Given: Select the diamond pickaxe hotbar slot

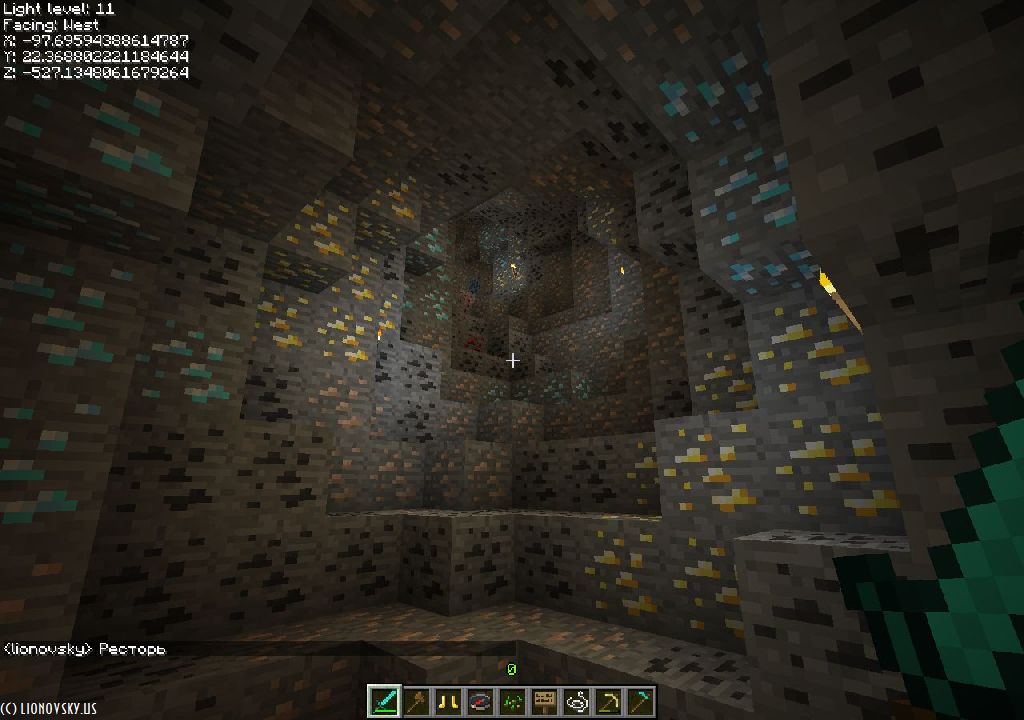Looking at the screenshot, I should [640, 701].
